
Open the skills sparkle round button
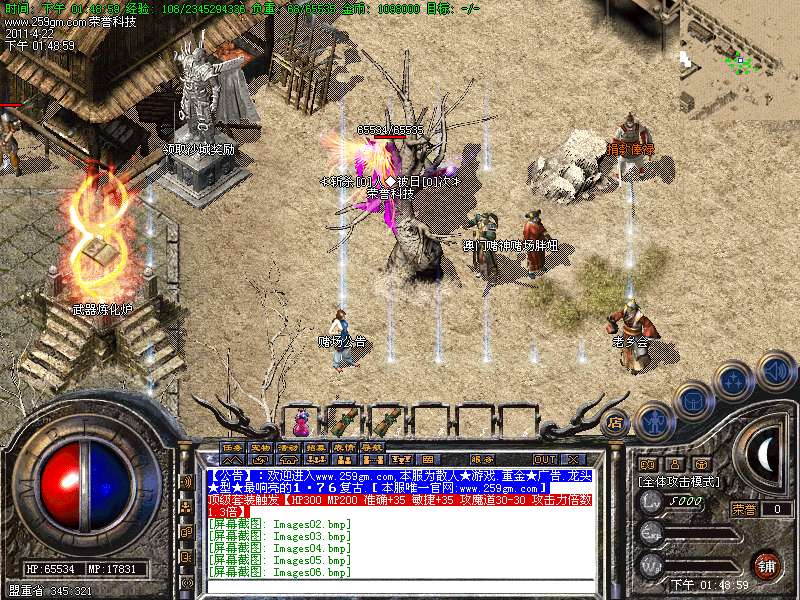[733, 381]
